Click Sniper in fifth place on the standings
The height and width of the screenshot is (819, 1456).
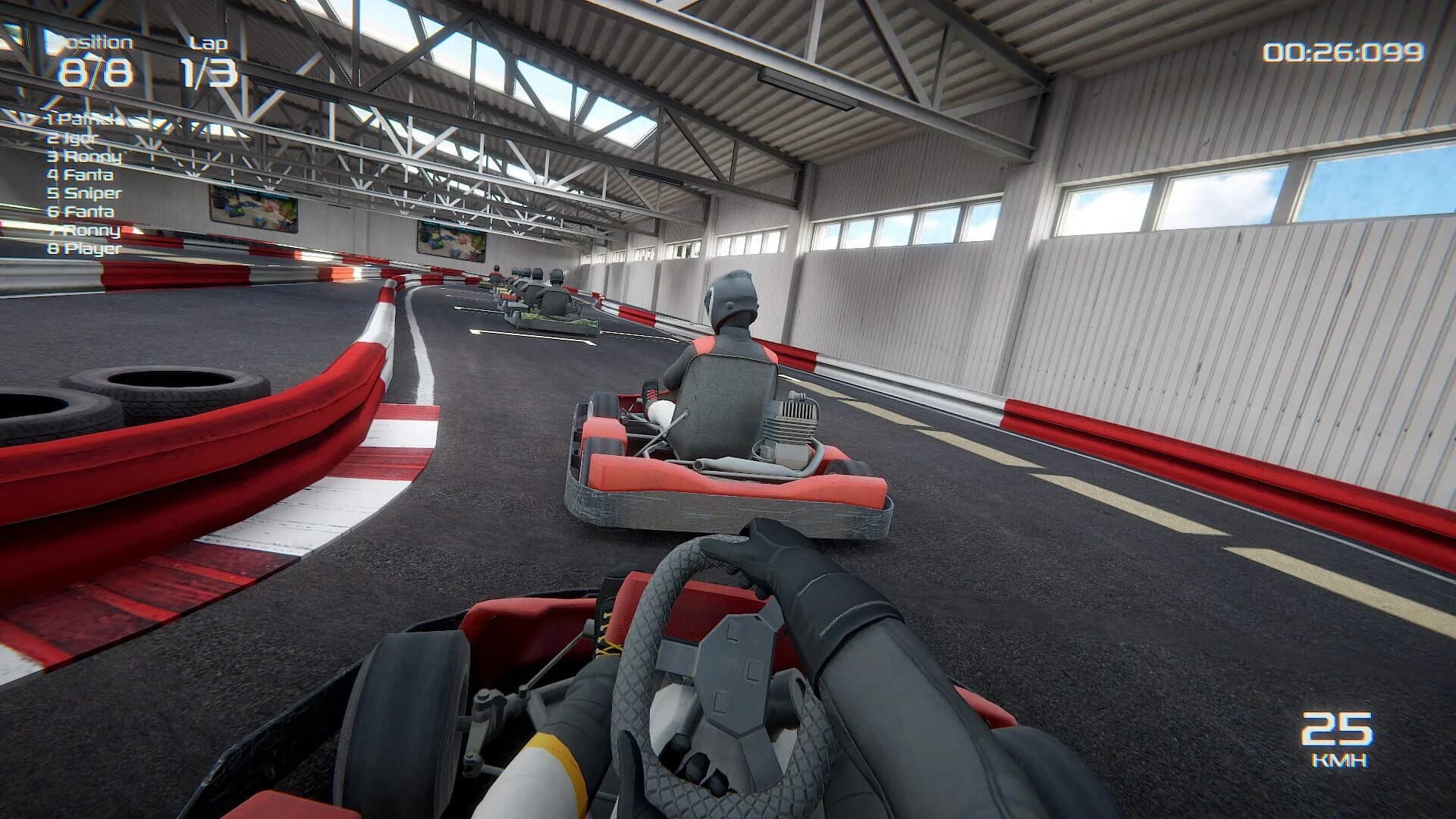86,193
